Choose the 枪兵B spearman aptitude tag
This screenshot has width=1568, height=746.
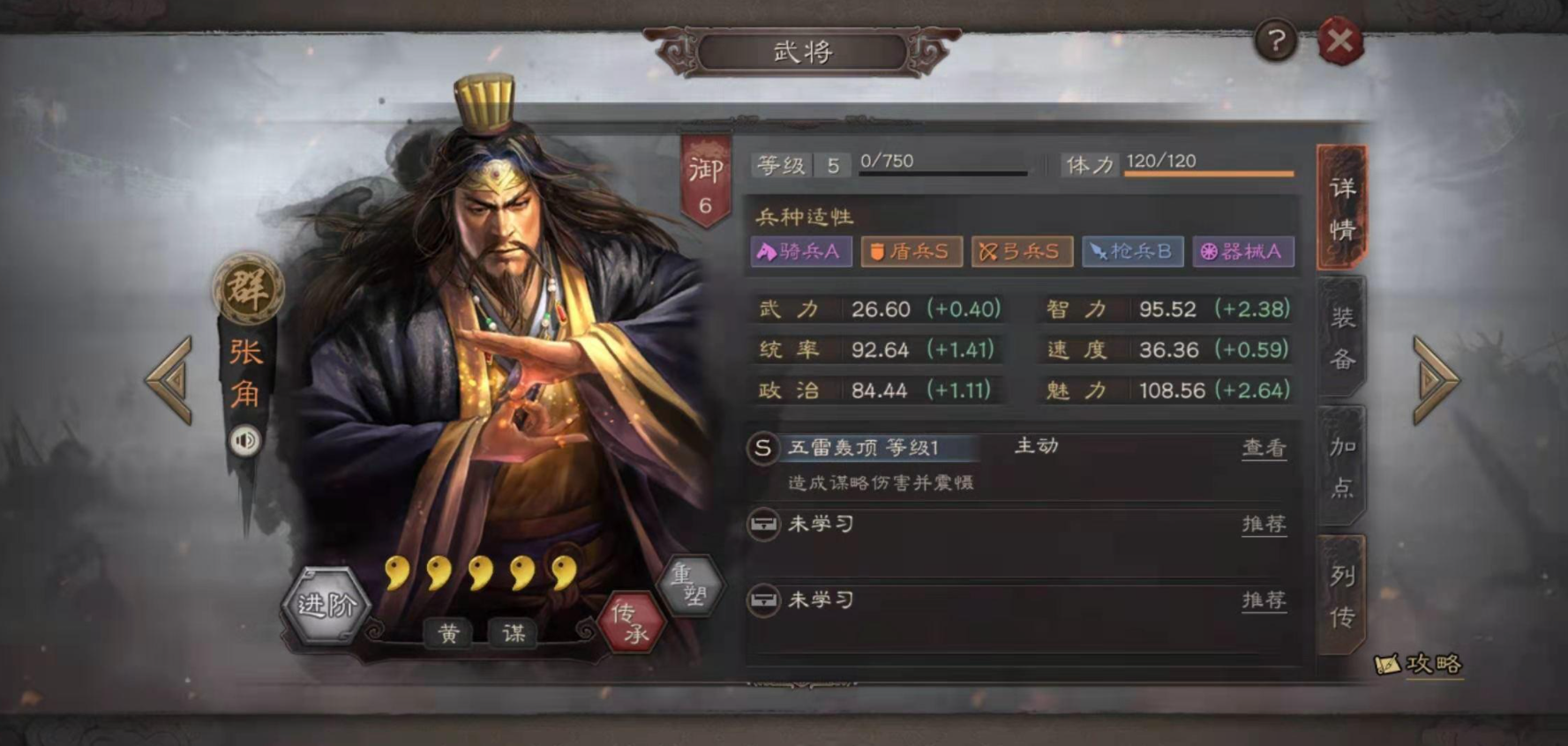pyautogui.click(x=1132, y=252)
